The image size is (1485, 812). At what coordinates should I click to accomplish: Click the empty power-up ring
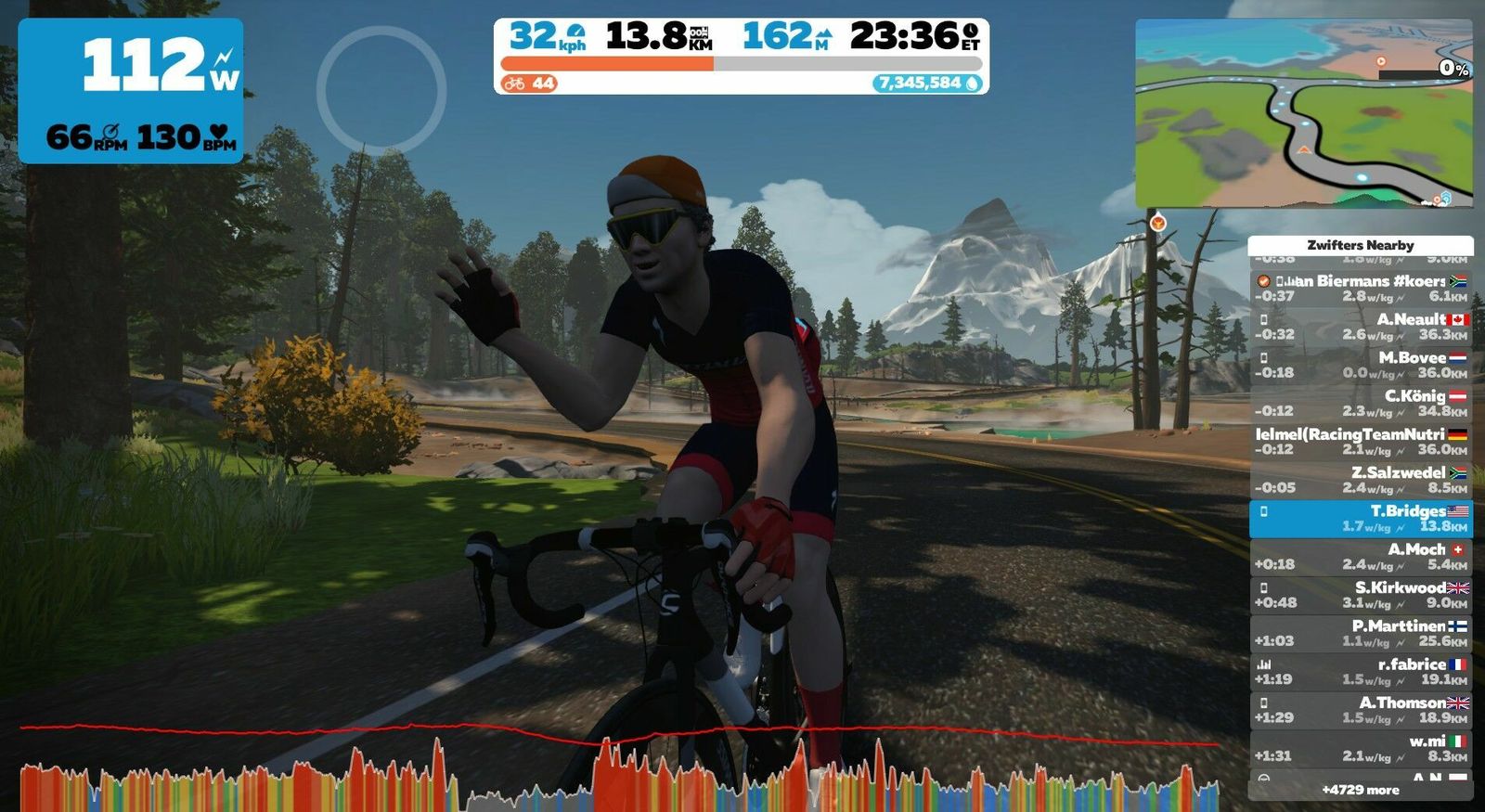pos(381,90)
